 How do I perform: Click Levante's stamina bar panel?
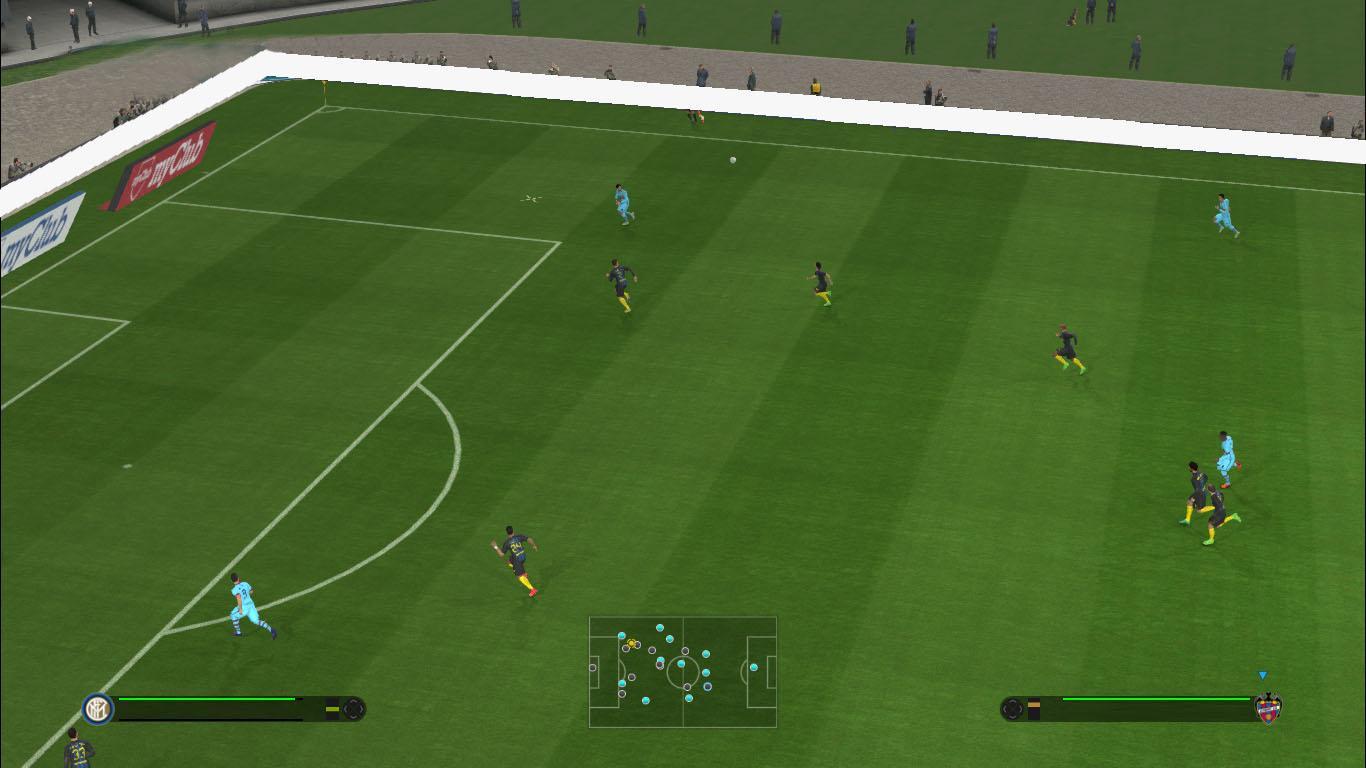(x=1130, y=708)
